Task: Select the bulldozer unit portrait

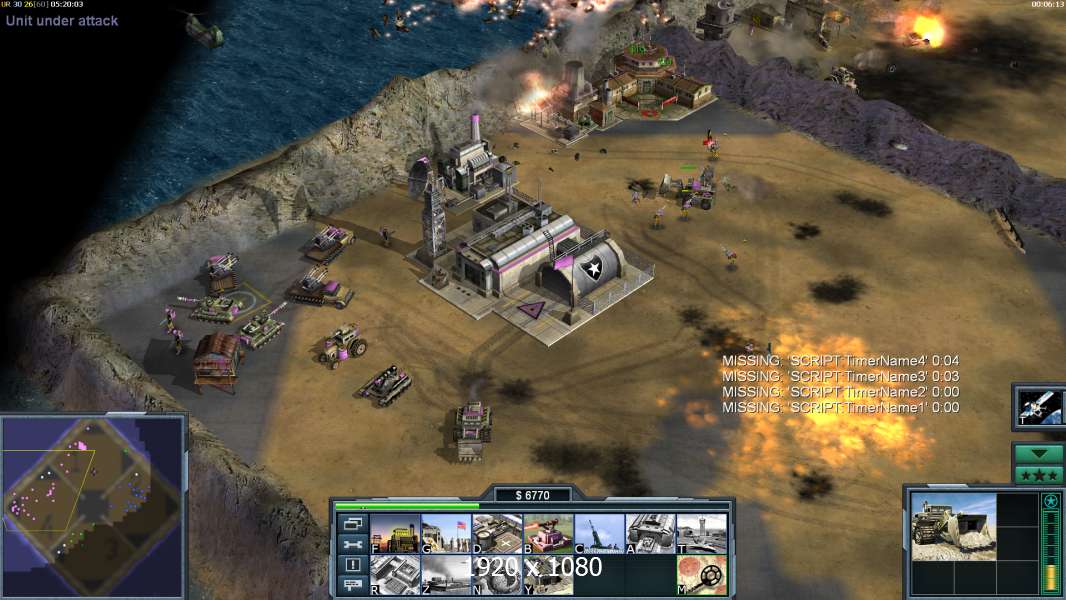Action: pyautogui.click(x=953, y=526)
